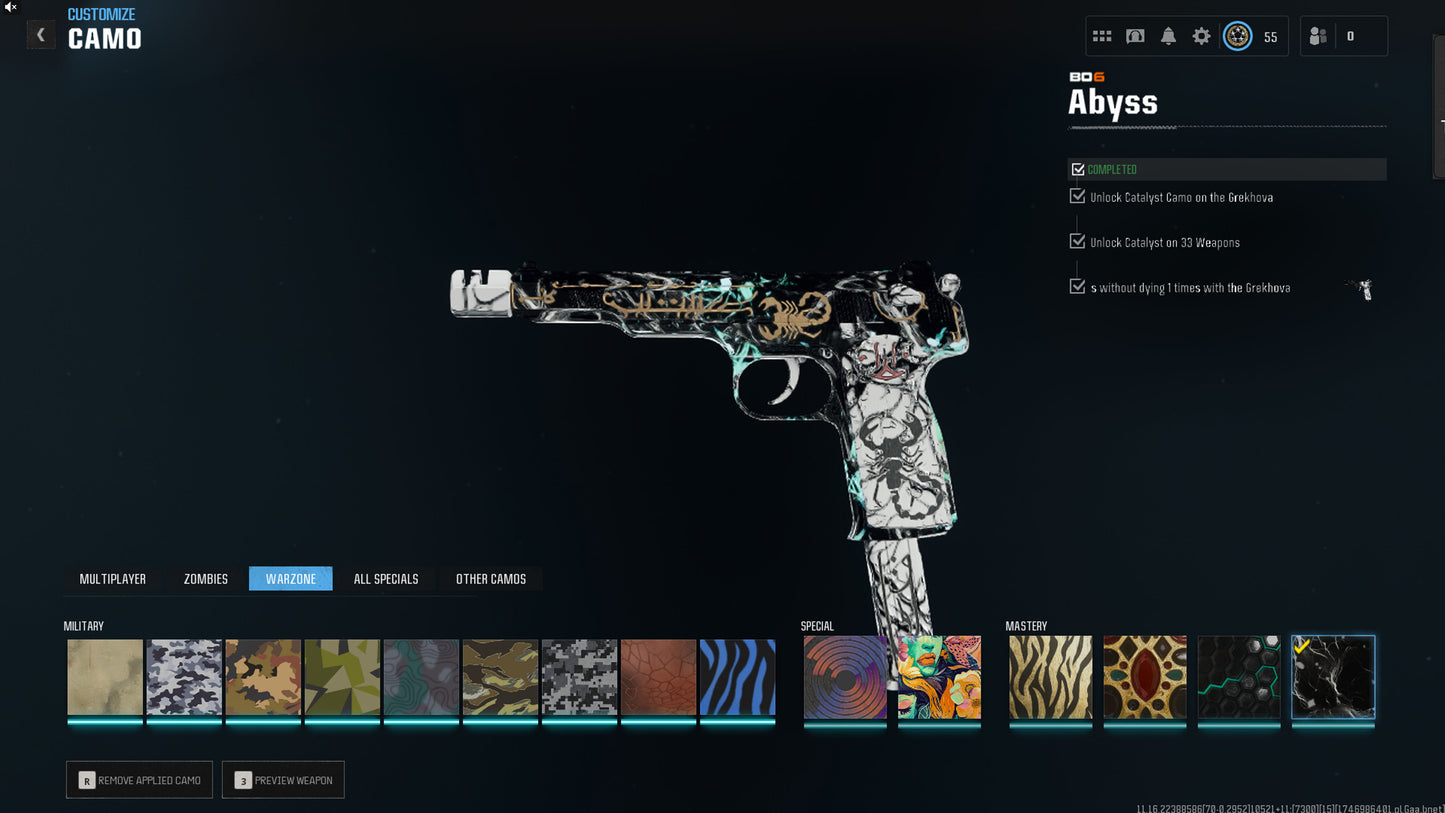
Task: Choose the gold tiger mastery camo
Action: [x=1050, y=678]
